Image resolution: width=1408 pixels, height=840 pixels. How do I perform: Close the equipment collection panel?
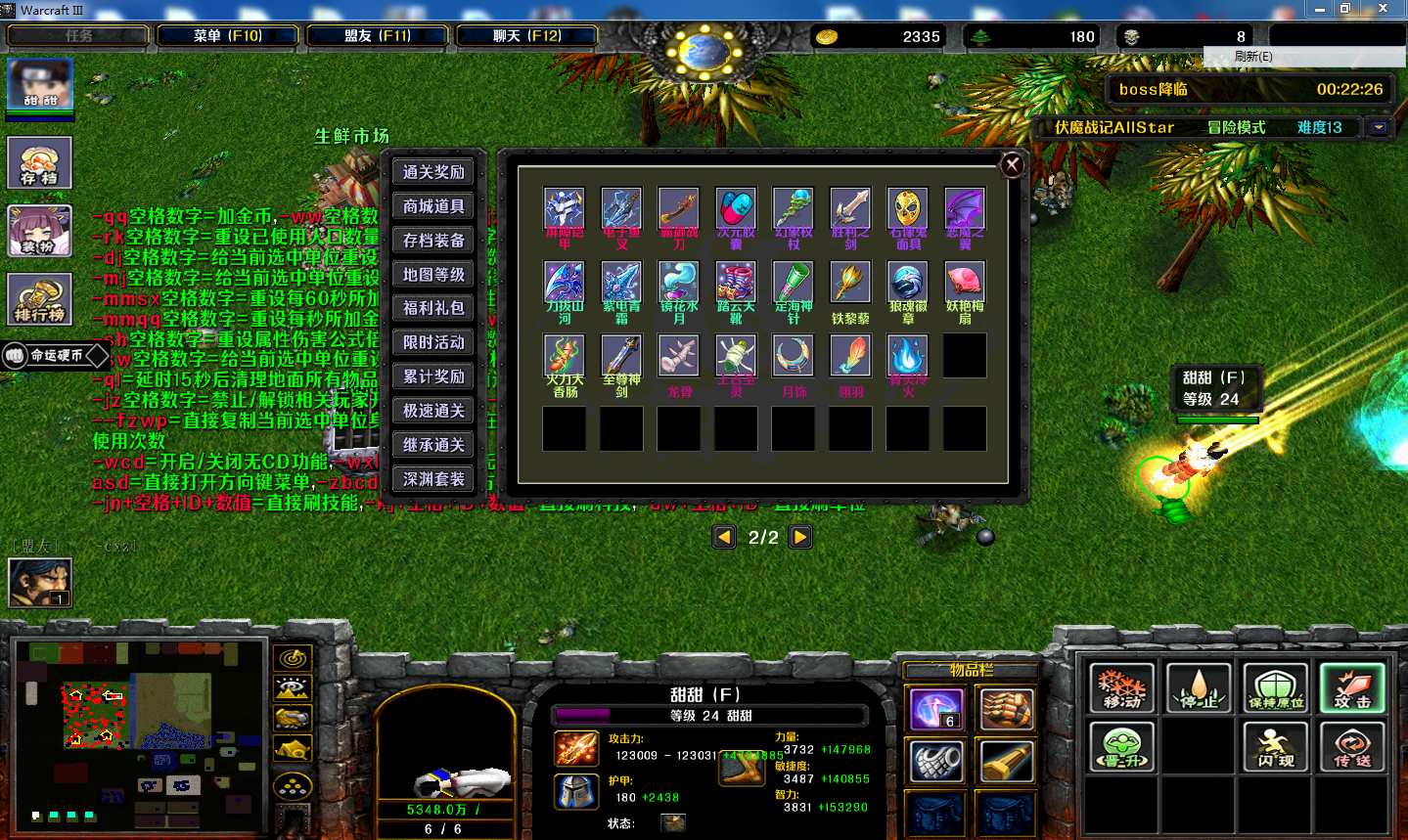[1013, 165]
